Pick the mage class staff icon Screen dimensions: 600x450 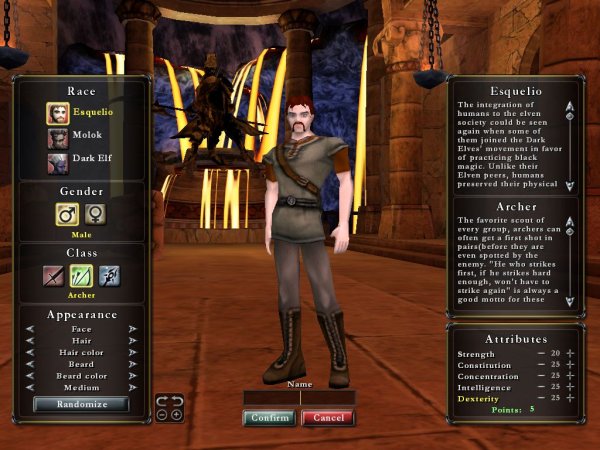(109, 276)
